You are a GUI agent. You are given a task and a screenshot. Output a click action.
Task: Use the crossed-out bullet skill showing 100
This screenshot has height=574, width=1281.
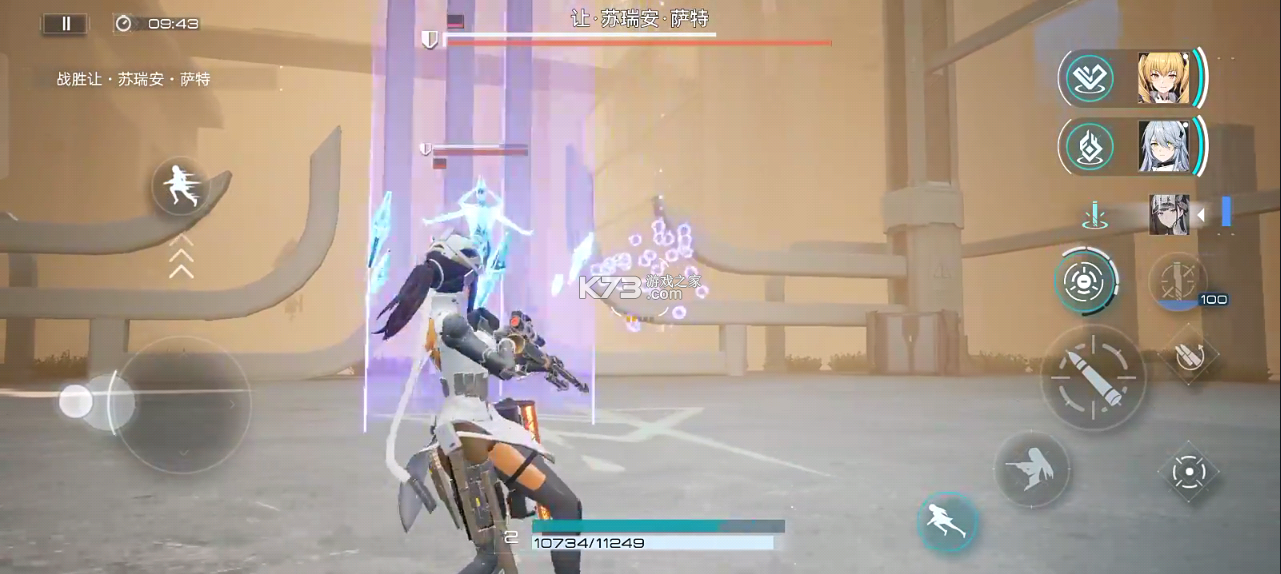(x=1178, y=282)
